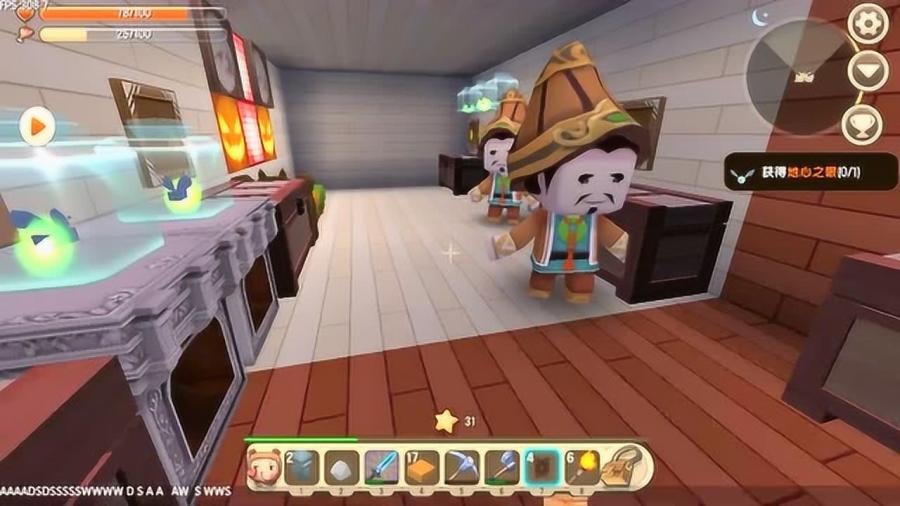Equip the pickaxe from the hotbar
Image resolution: width=900 pixels, height=506 pixels.
(x=462, y=467)
